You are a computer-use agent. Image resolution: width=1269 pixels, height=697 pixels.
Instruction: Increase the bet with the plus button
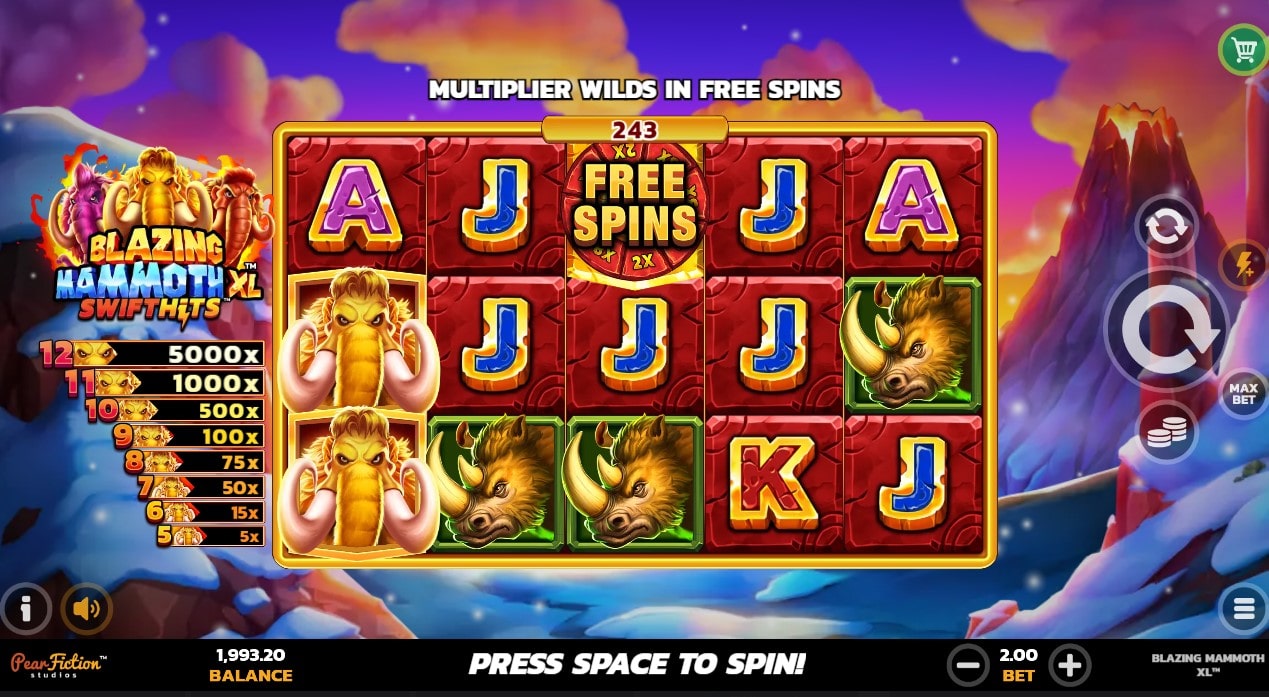[1069, 664]
